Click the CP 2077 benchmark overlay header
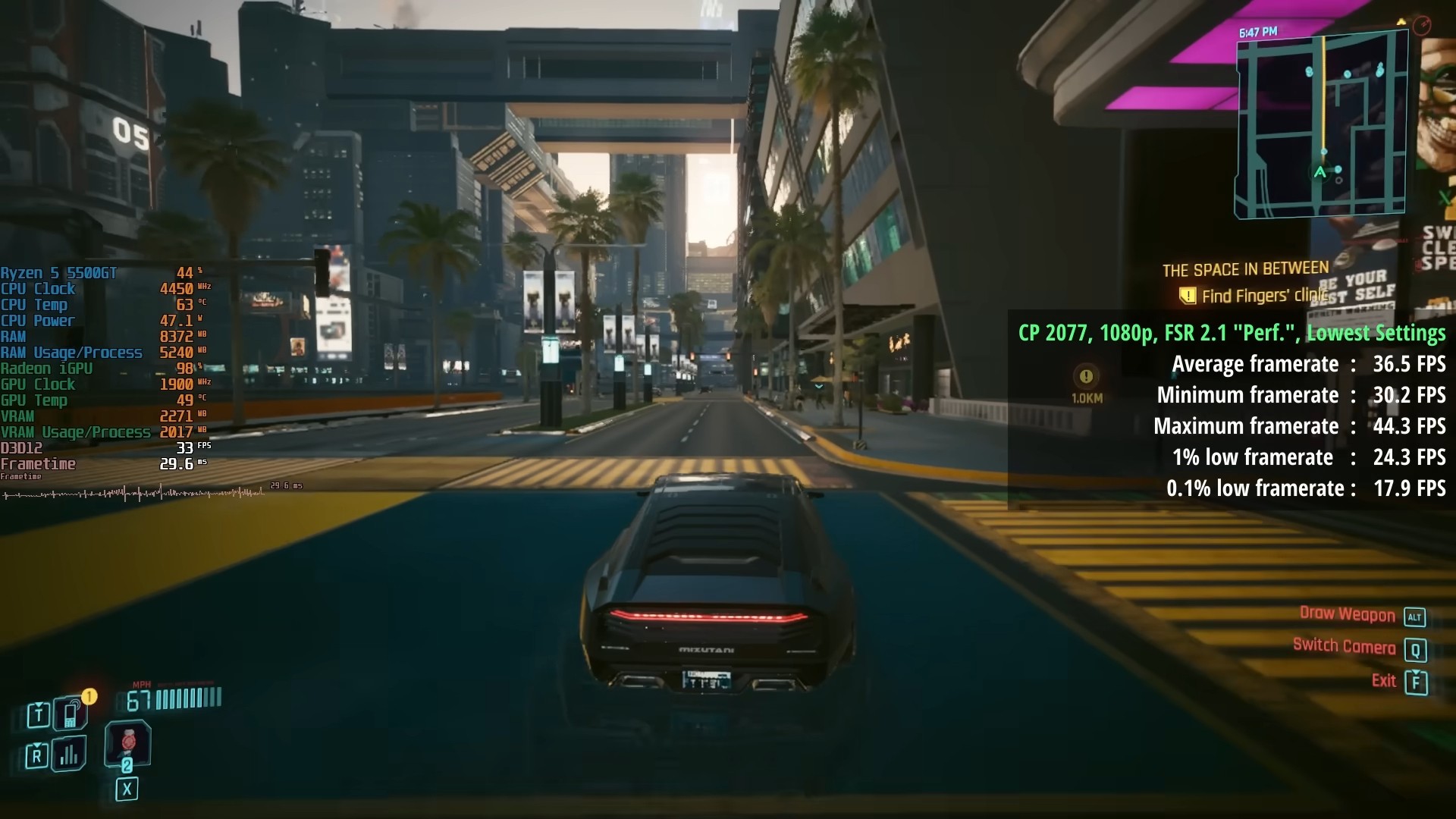This screenshot has height=819, width=1456. click(x=1233, y=333)
